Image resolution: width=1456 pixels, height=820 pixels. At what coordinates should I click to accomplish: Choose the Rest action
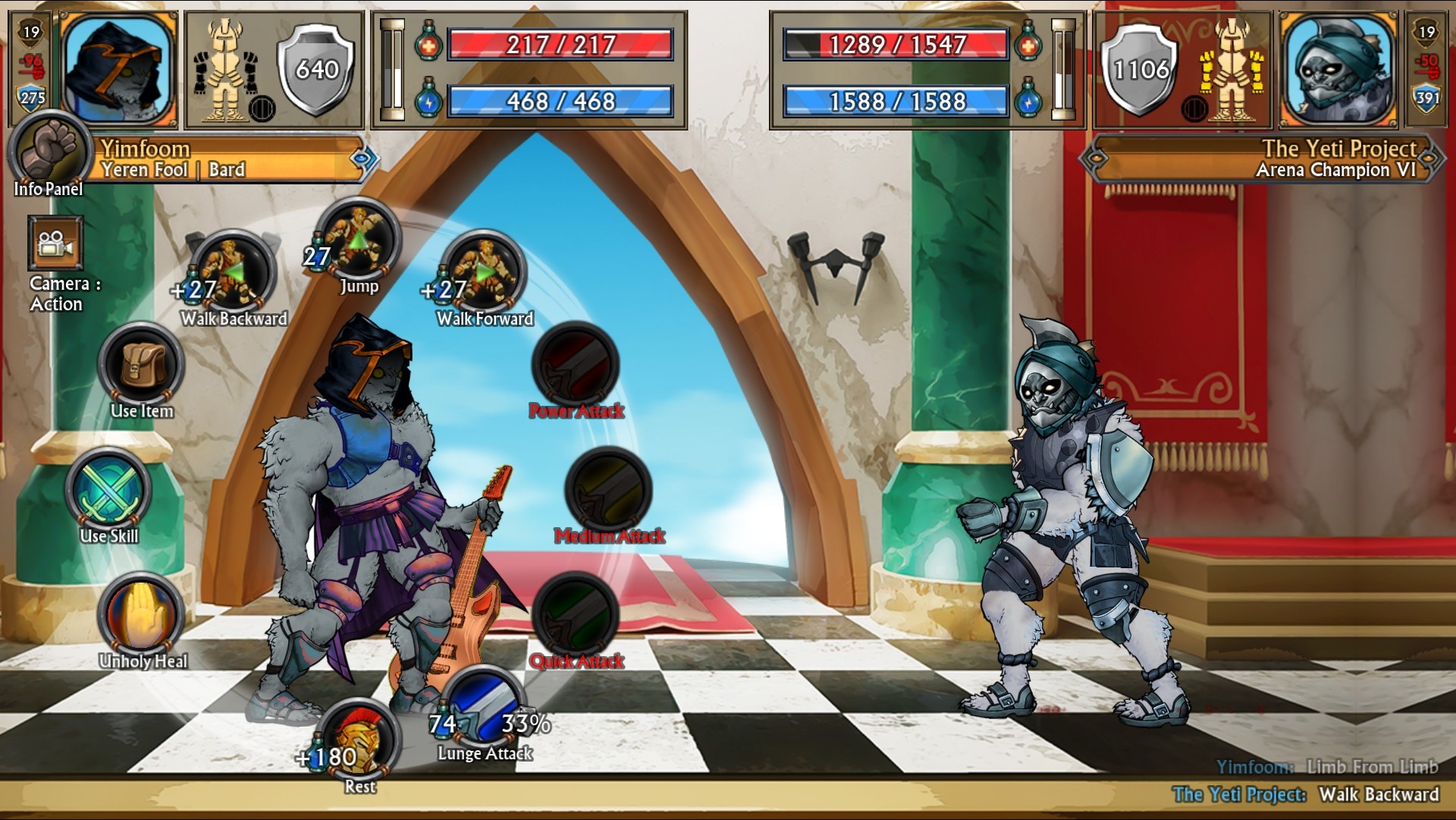pyautogui.click(x=359, y=740)
